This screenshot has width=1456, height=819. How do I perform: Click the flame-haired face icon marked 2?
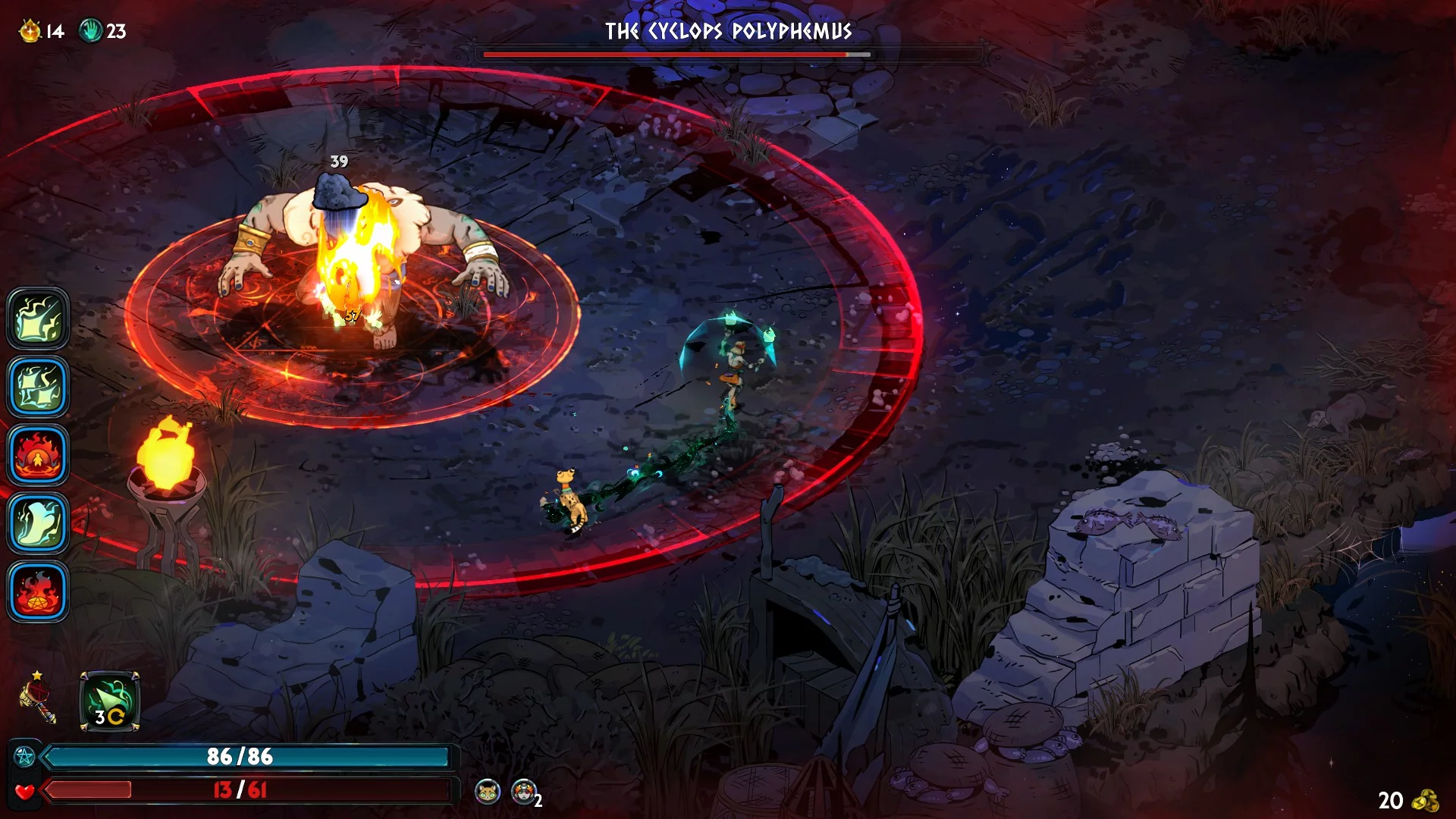pos(523,792)
